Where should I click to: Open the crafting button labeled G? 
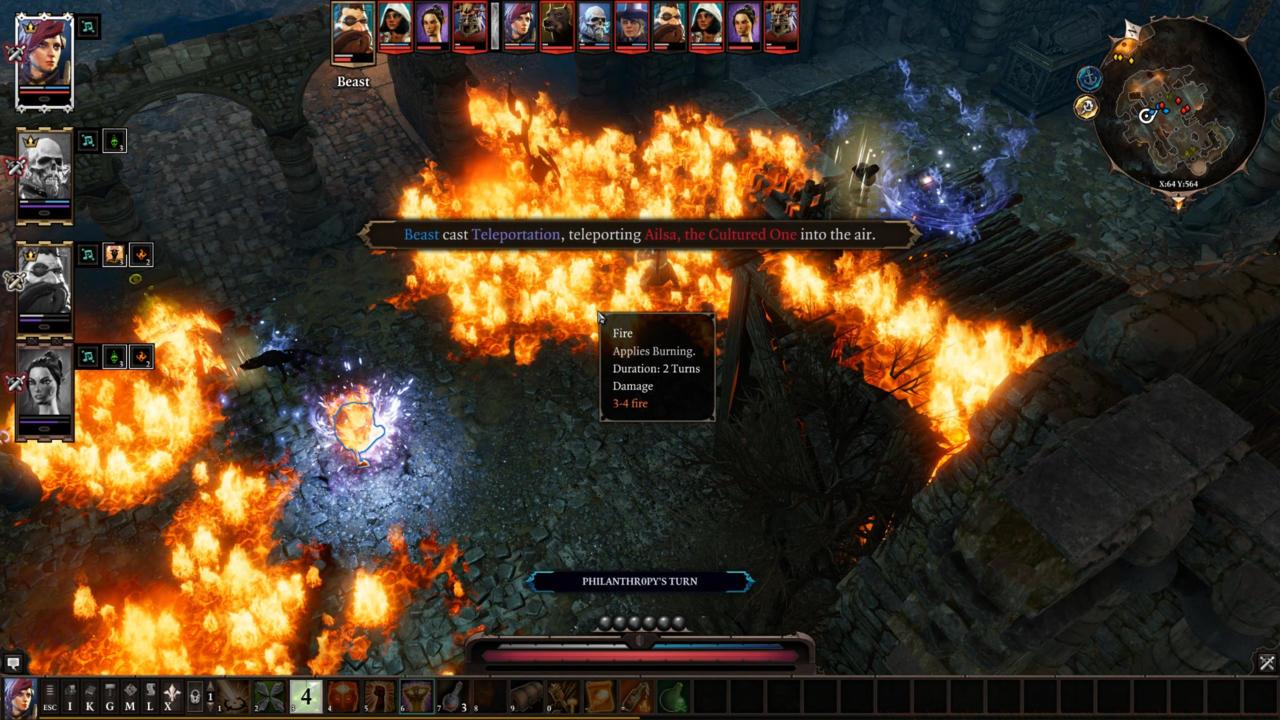pyautogui.click(x=110, y=695)
